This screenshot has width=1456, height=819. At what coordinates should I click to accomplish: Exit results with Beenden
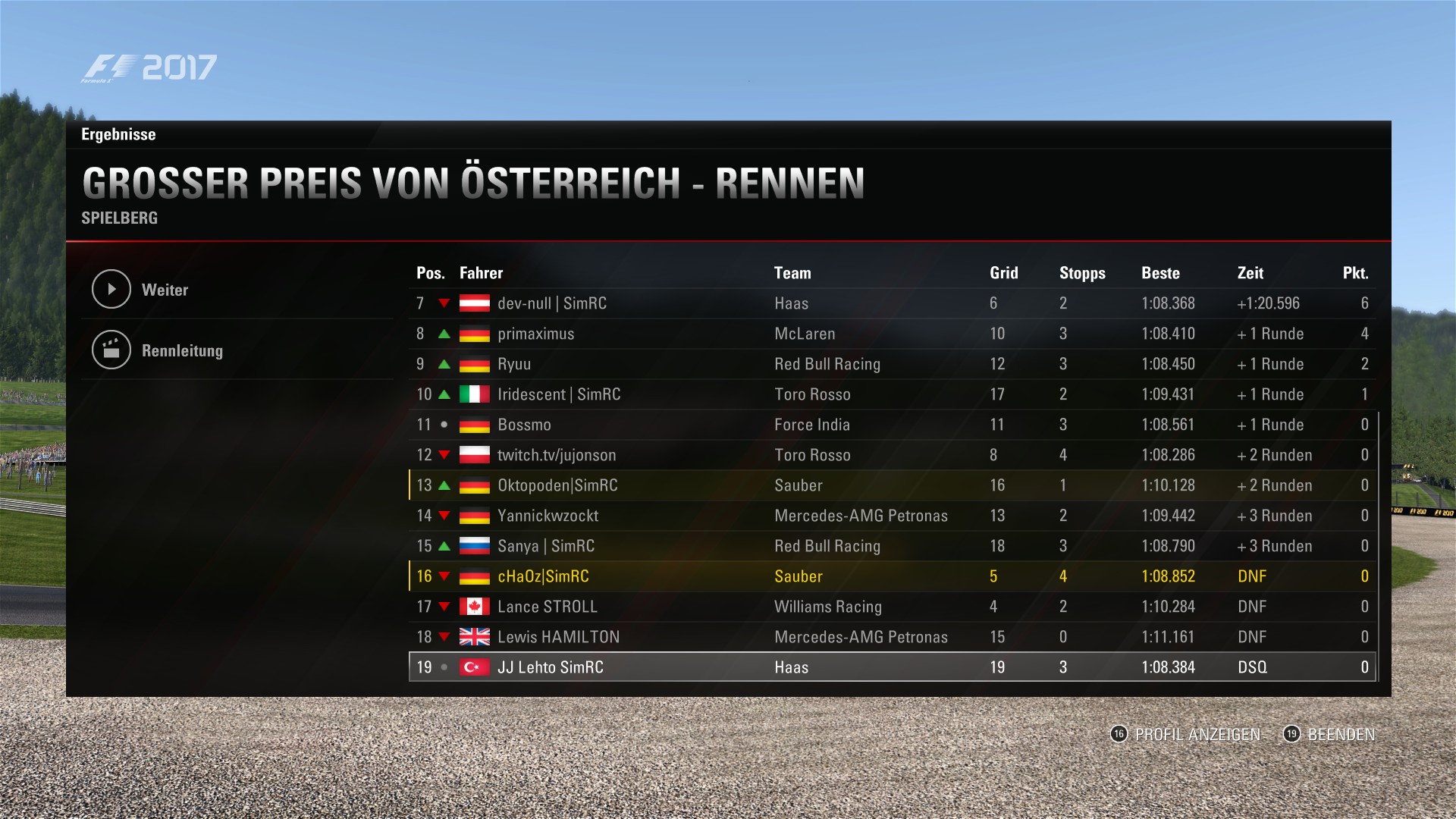1329,734
